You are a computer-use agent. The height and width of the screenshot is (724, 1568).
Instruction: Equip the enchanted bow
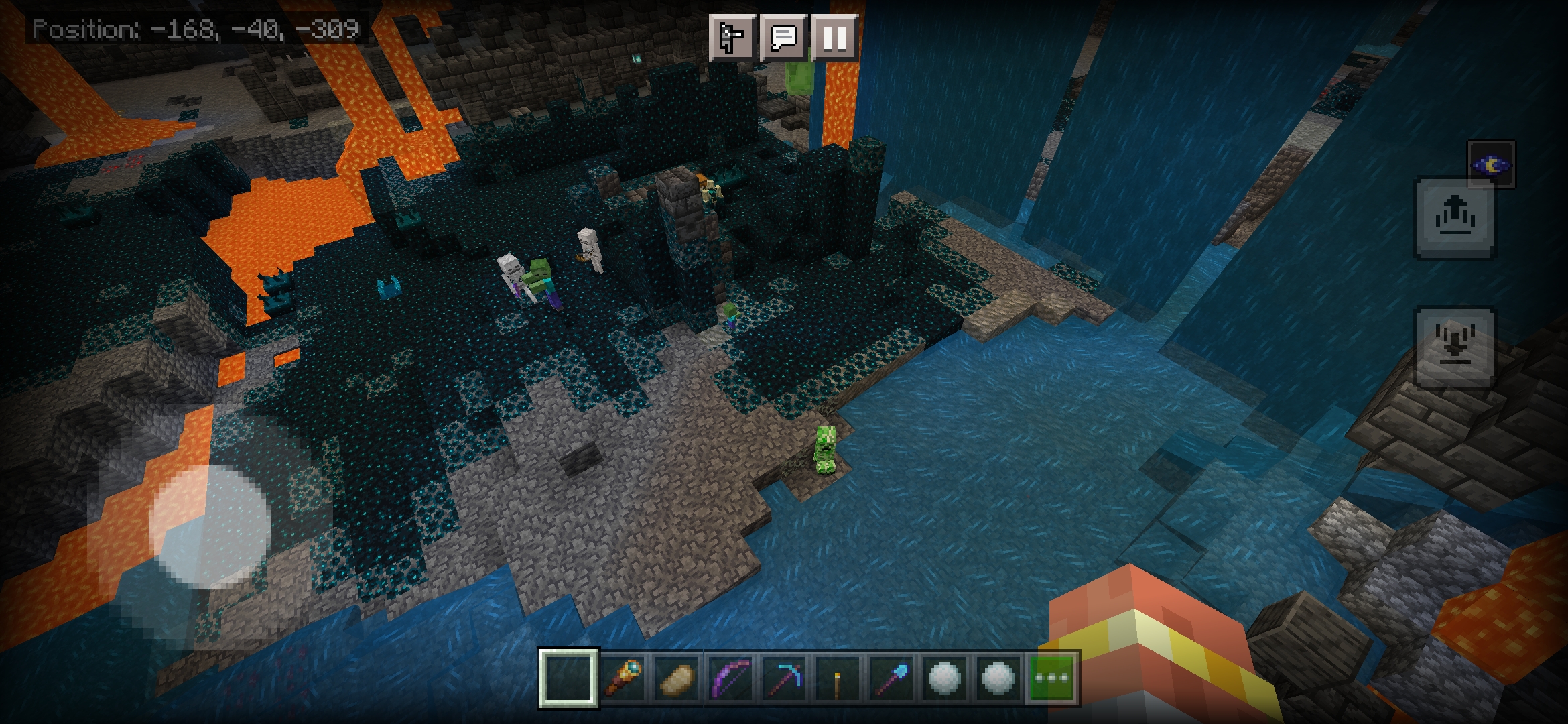click(x=730, y=678)
